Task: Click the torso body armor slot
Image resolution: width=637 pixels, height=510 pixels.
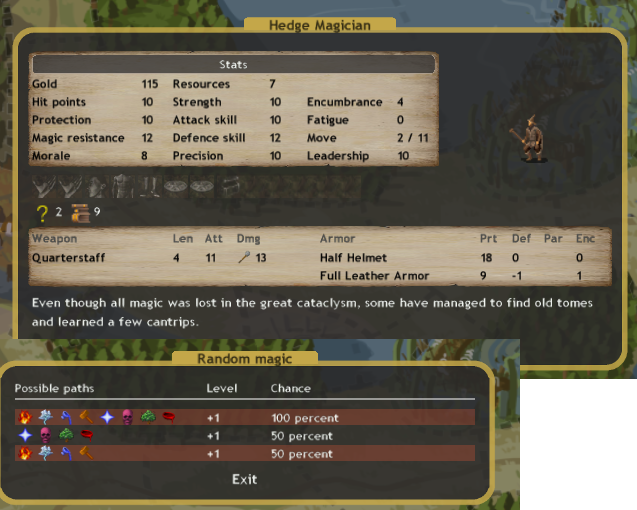Action: click(122, 186)
